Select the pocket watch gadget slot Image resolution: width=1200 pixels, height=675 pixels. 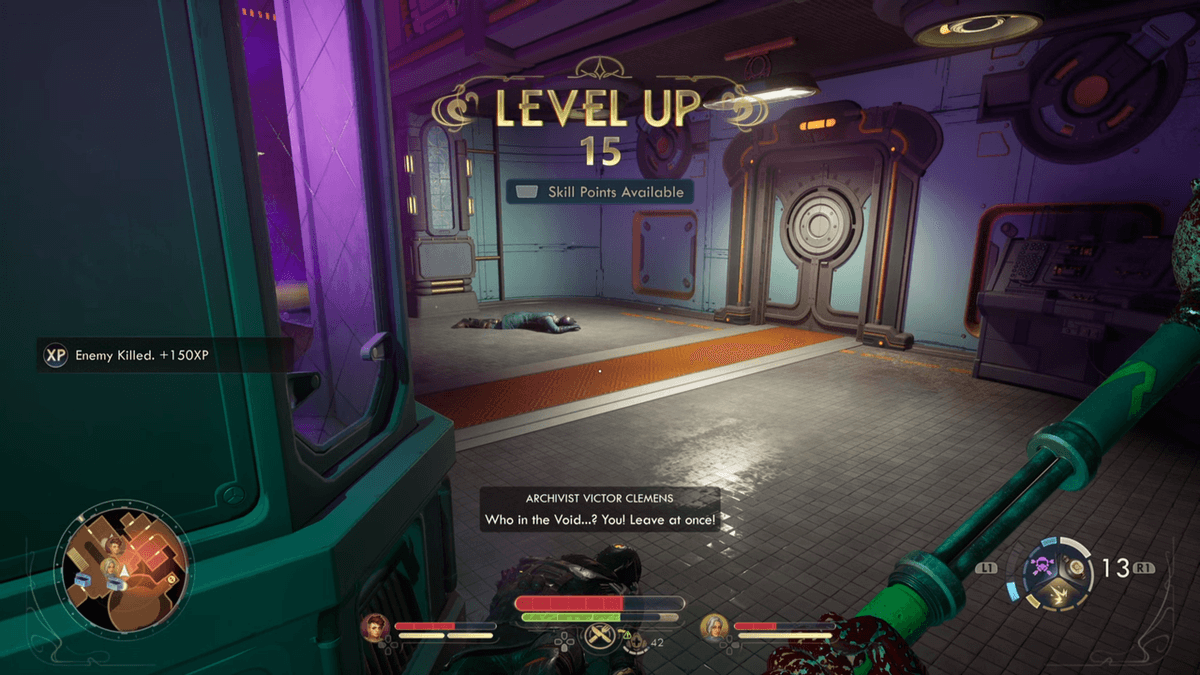(1076, 568)
